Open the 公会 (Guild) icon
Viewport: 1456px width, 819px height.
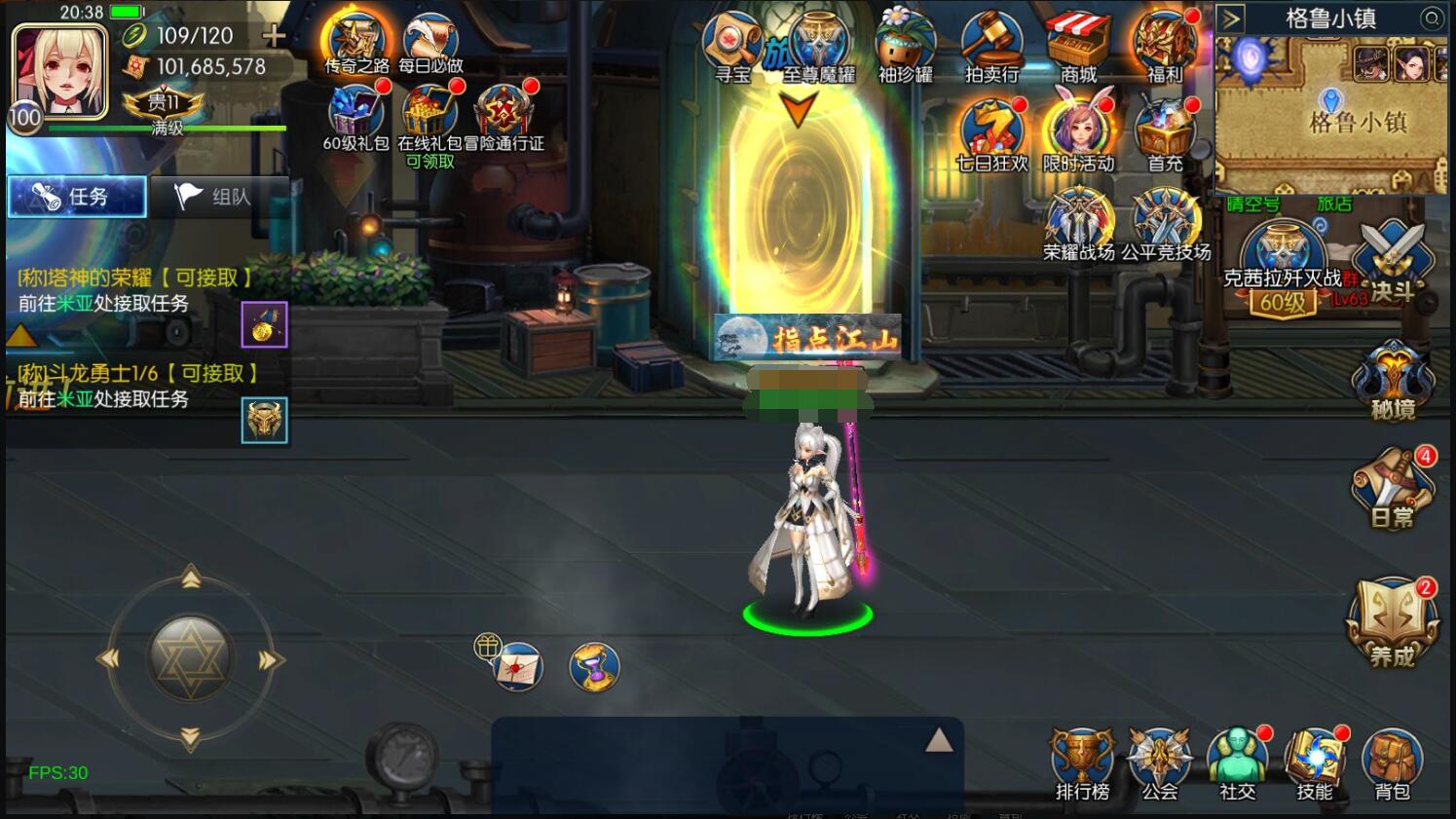1158,755
